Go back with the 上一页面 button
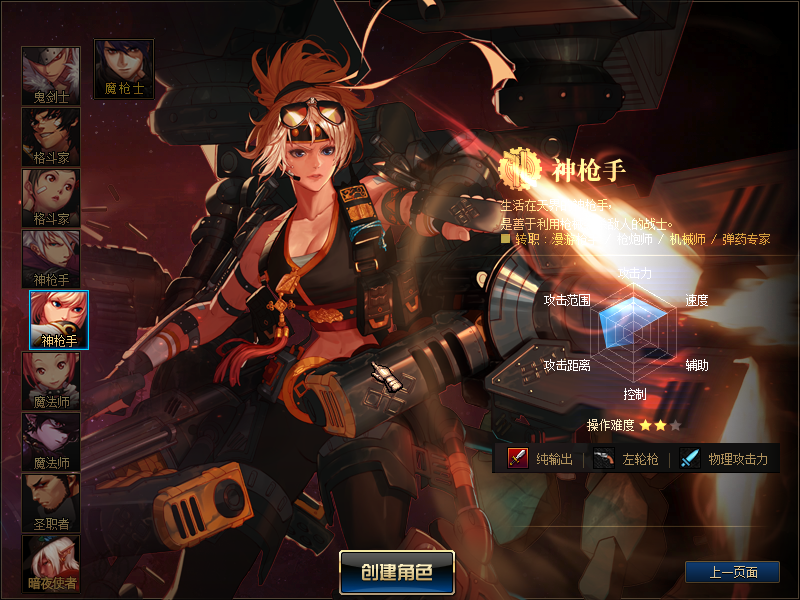The height and width of the screenshot is (600, 800). (732, 572)
